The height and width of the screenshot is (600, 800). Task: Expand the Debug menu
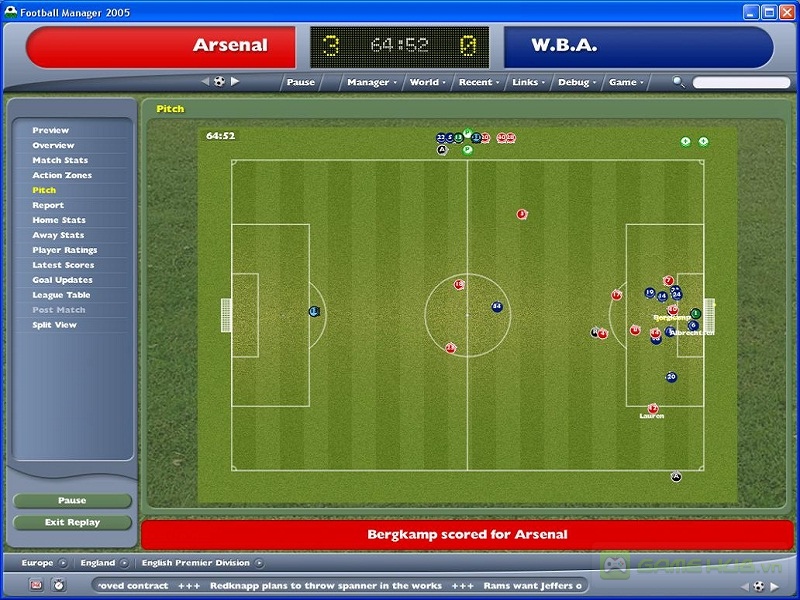point(577,82)
